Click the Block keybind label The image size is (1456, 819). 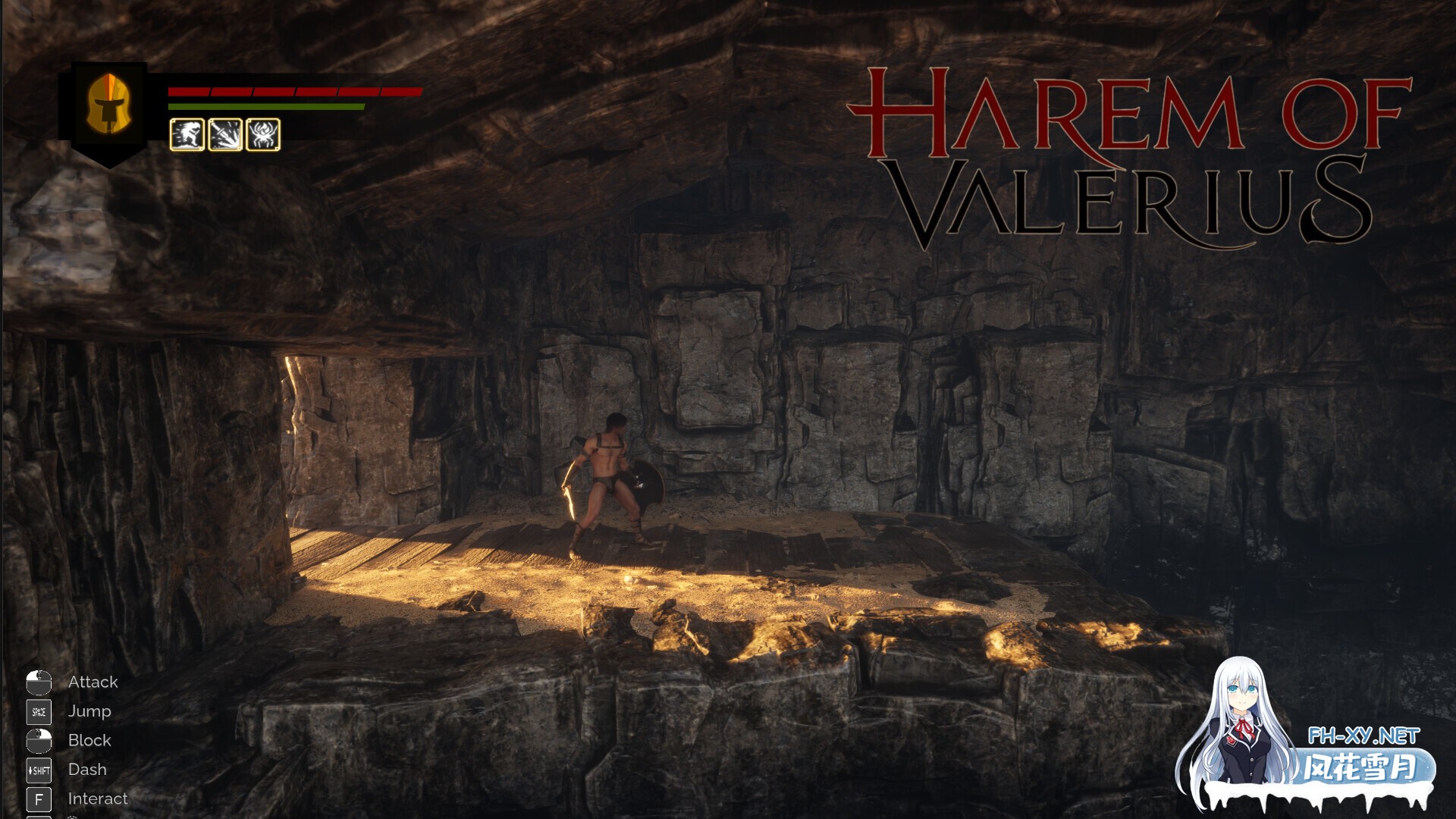point(90,740)
